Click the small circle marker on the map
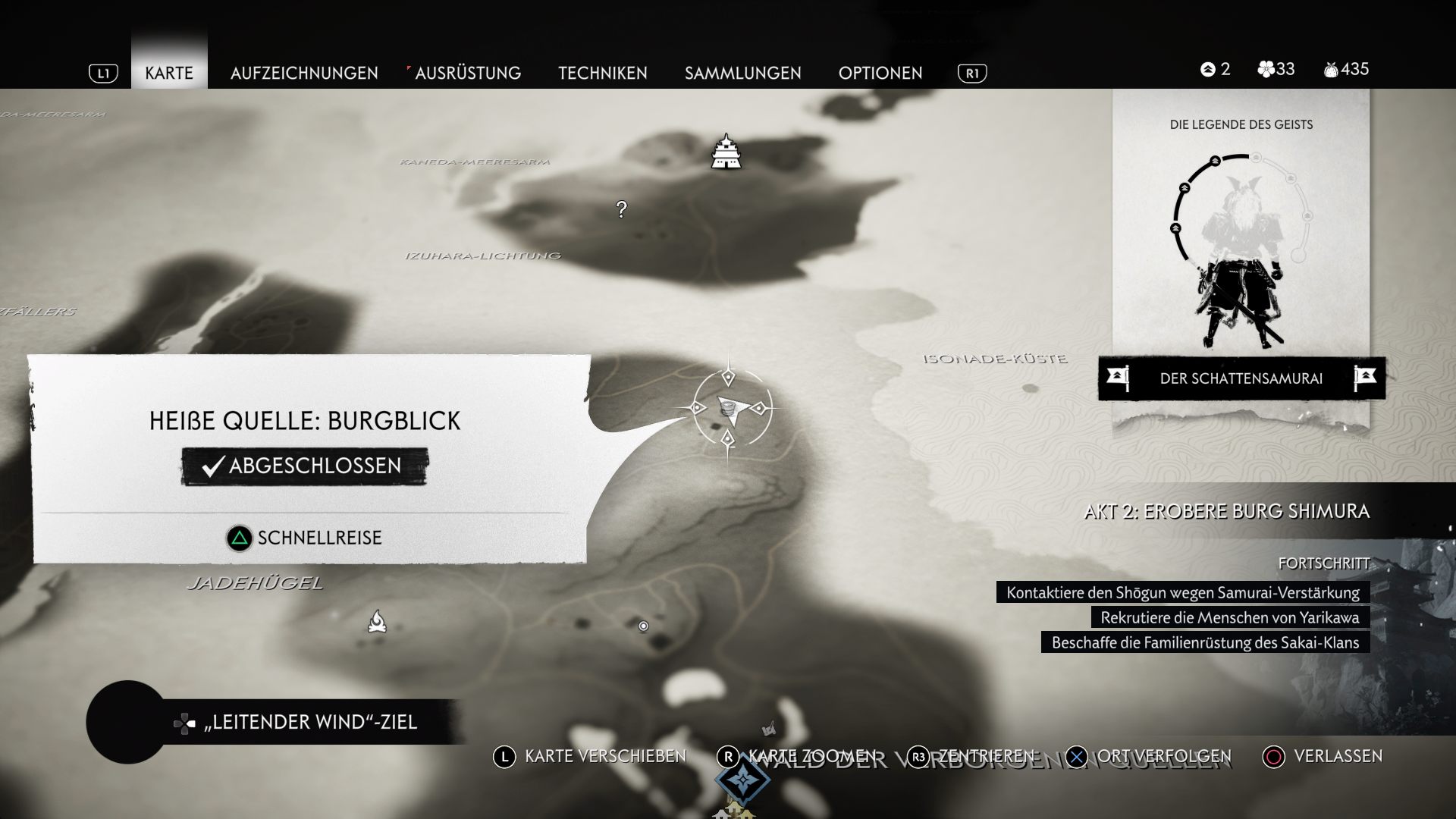Image resolution: width=1456 pixels, height=819 pixels. coord(643,626)
